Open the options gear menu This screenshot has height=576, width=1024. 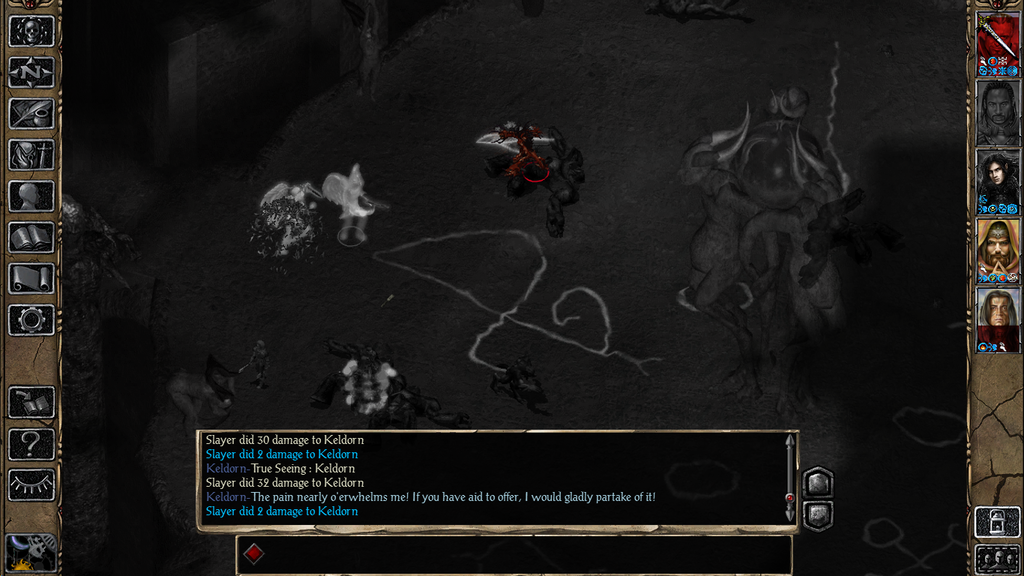click(31, 320)
